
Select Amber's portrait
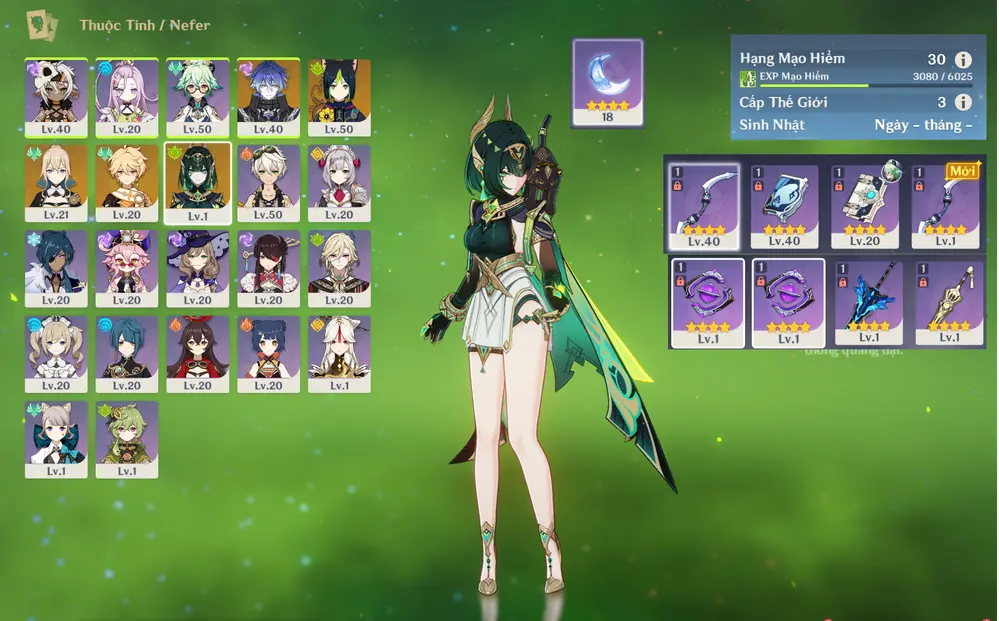pos(198,353)
